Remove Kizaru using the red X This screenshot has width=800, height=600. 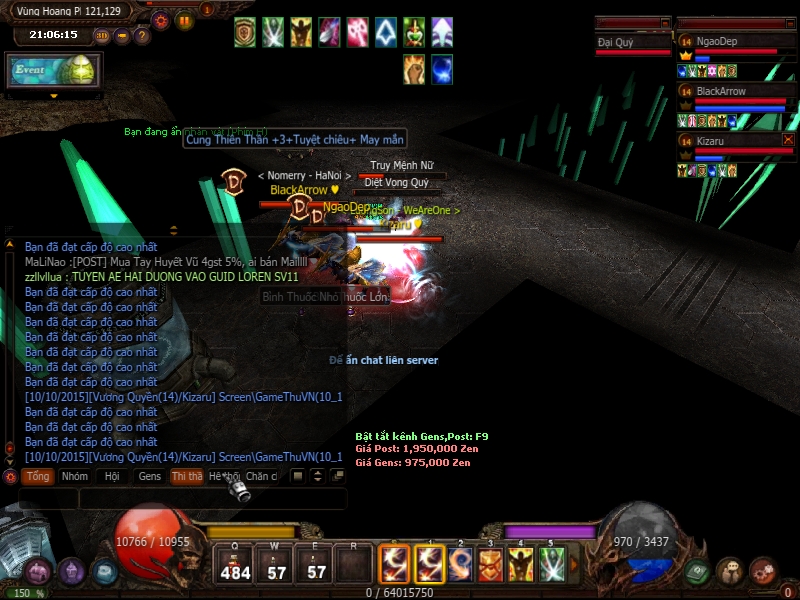click(788, 140)
